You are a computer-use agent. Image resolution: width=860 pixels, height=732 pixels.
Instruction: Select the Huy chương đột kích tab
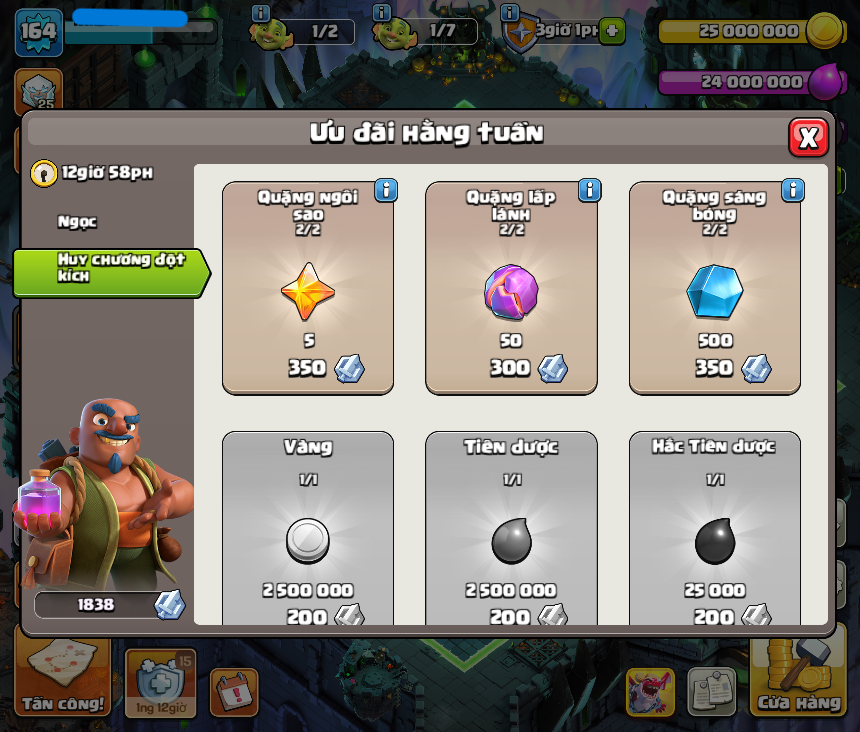point(108,268)
